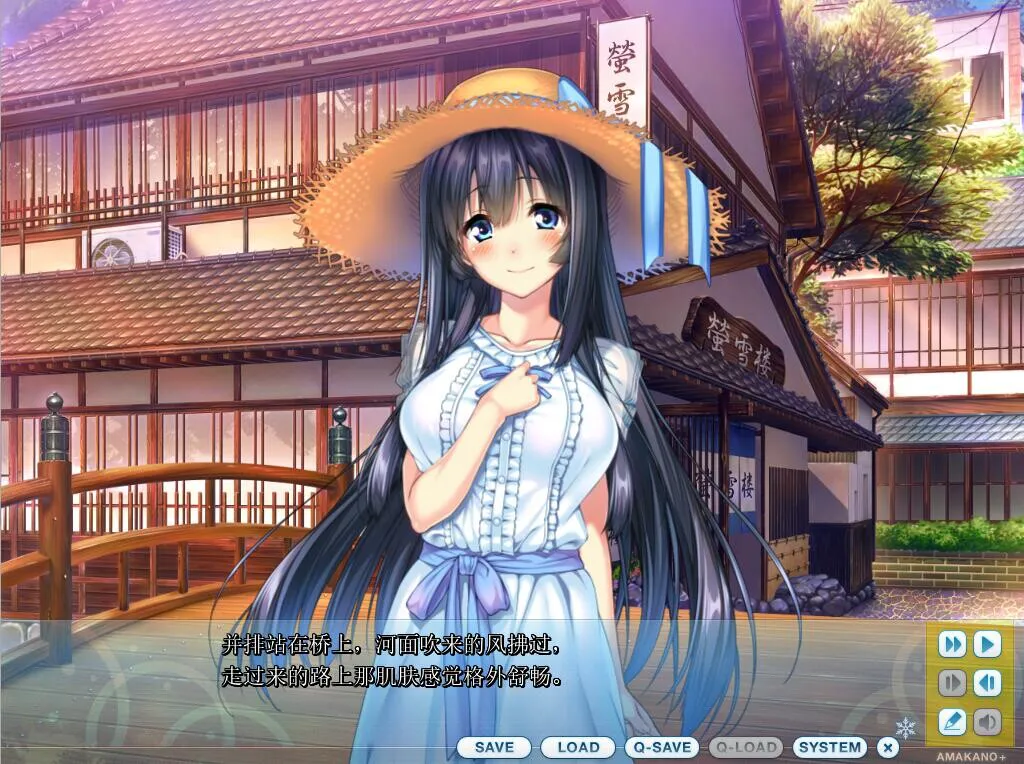The width and height of the screenshot is (1024, 764).
Task: Click the snowflake icon near the dialogue box
Action: point(906,727)
